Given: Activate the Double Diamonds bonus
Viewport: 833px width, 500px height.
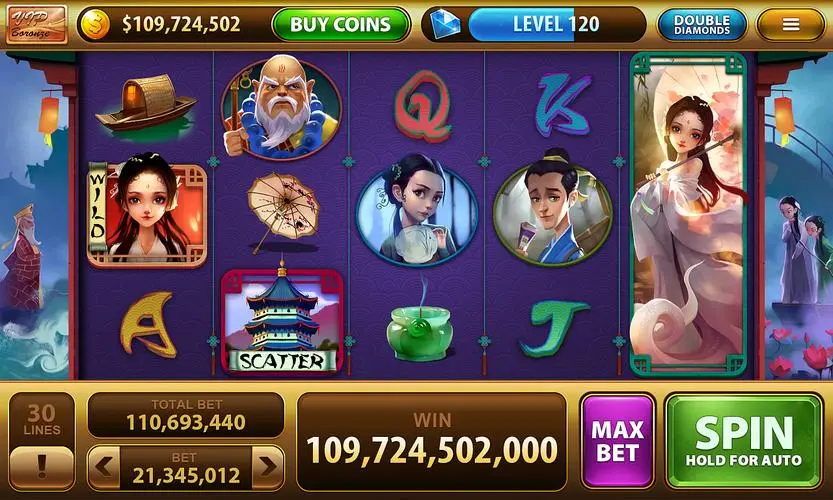Looking at the screenshot, I should coord(701,24).
